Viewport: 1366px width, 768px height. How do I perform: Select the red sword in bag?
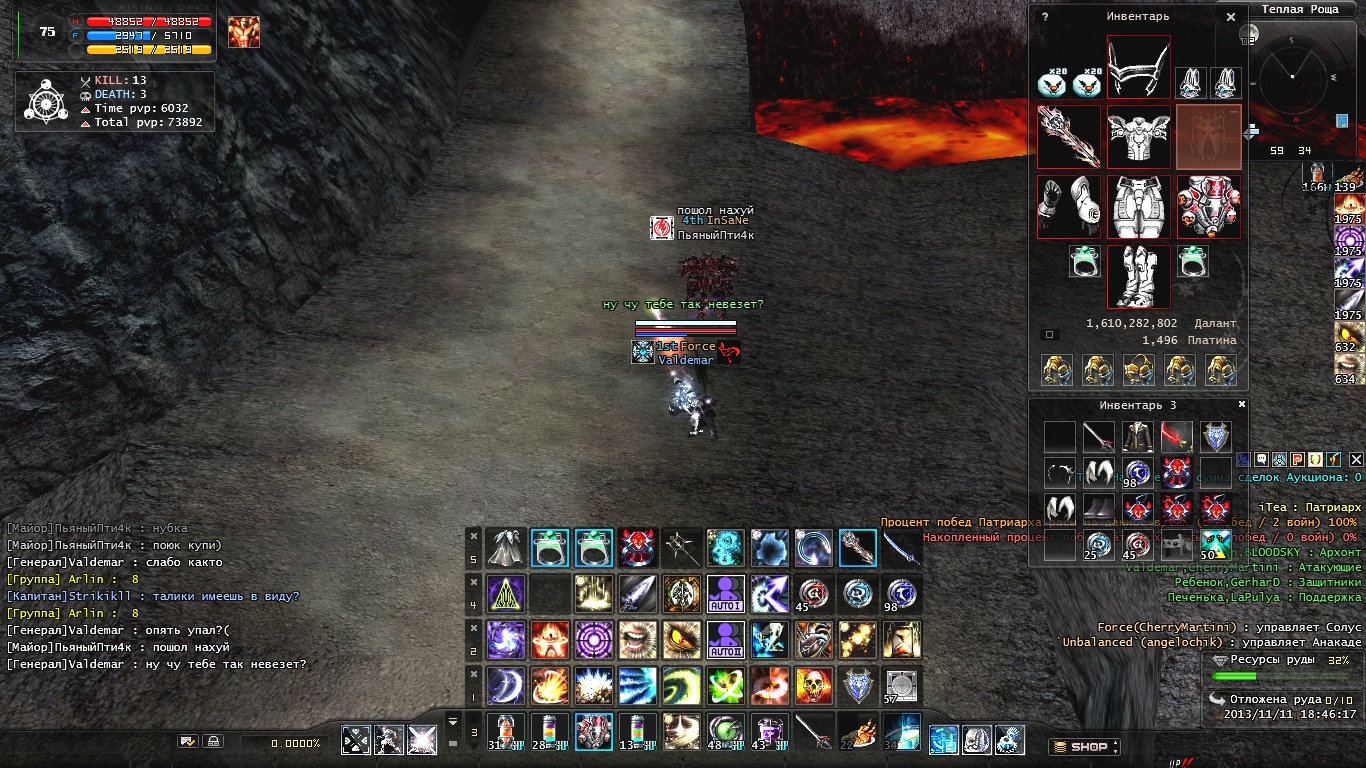tap(1176, 437)
